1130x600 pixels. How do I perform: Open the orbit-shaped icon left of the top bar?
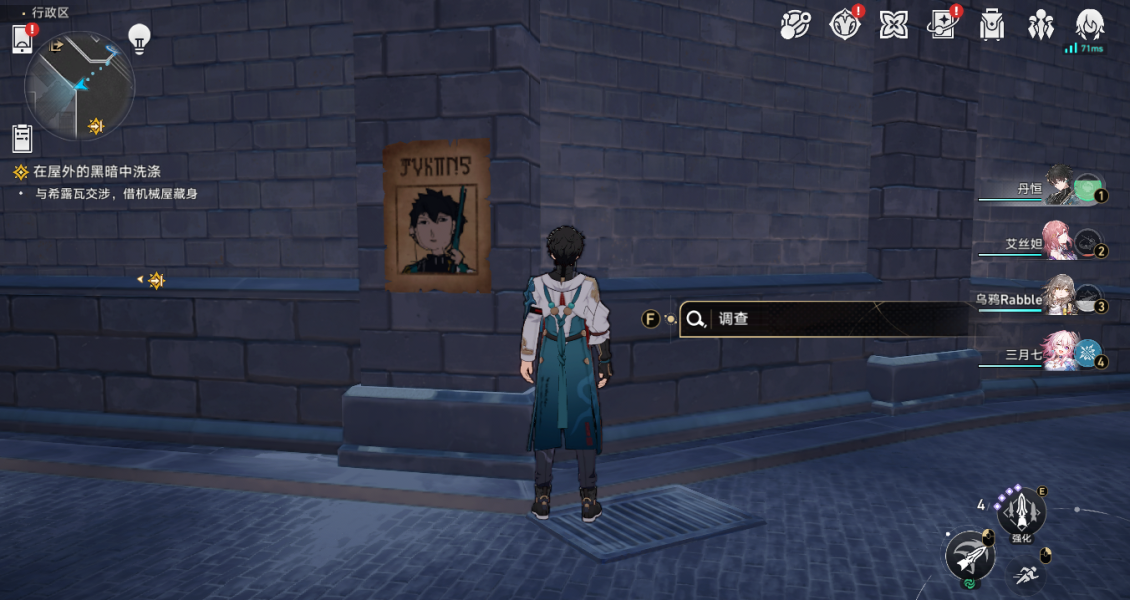796,25
